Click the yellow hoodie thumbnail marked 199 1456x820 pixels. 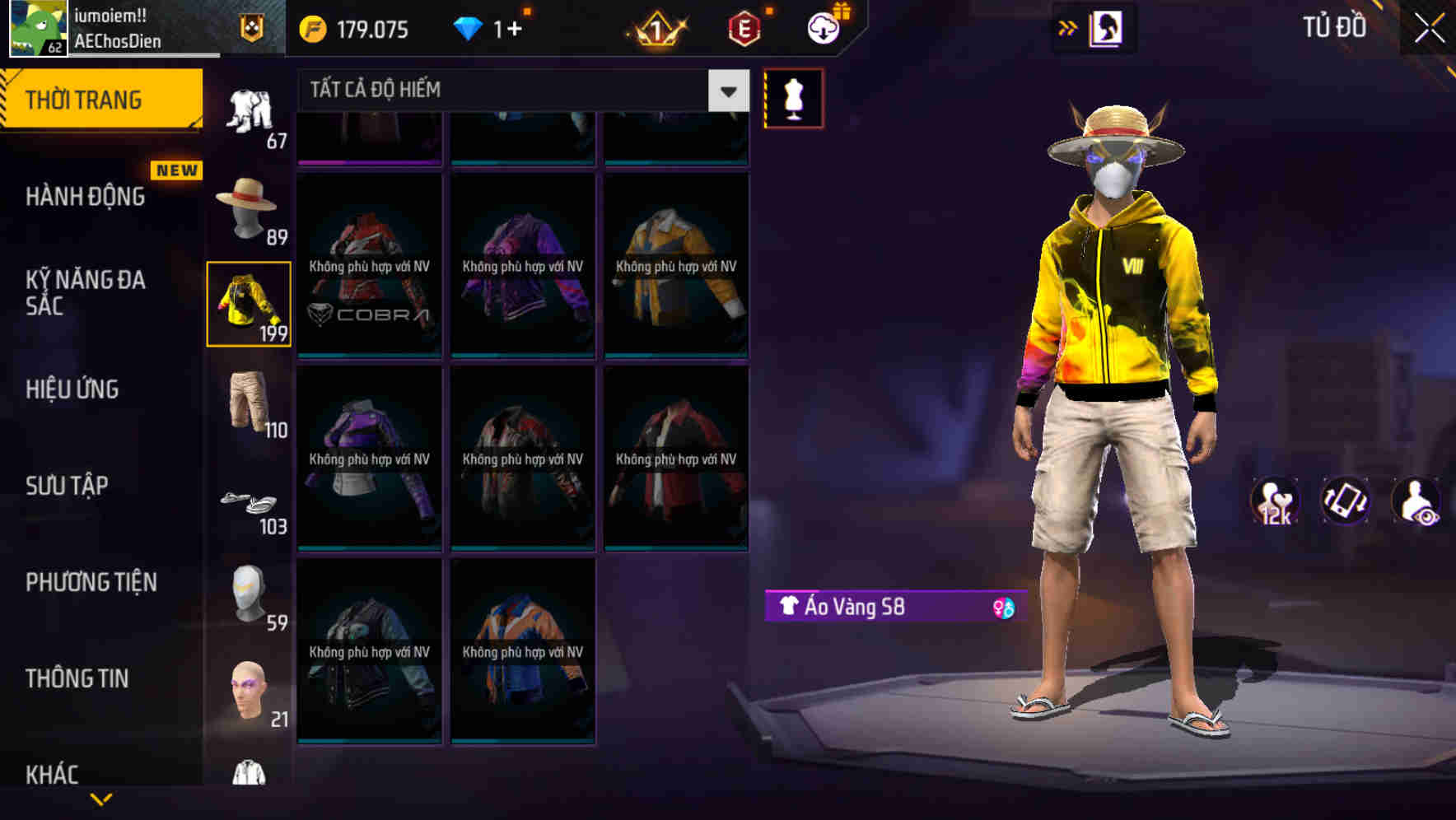(x=248, y=305)
